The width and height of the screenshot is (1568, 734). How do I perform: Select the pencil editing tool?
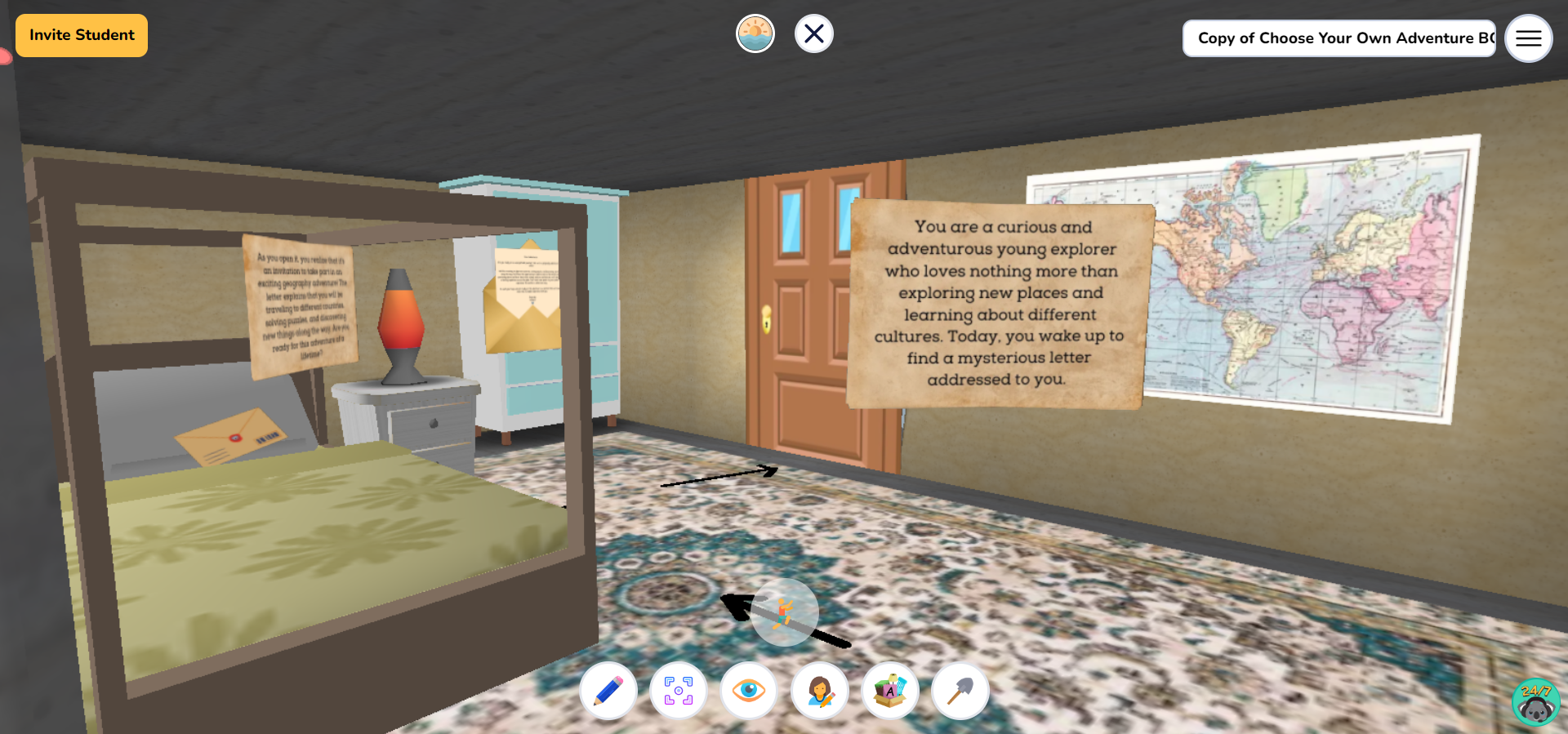(x=608, y=691)
